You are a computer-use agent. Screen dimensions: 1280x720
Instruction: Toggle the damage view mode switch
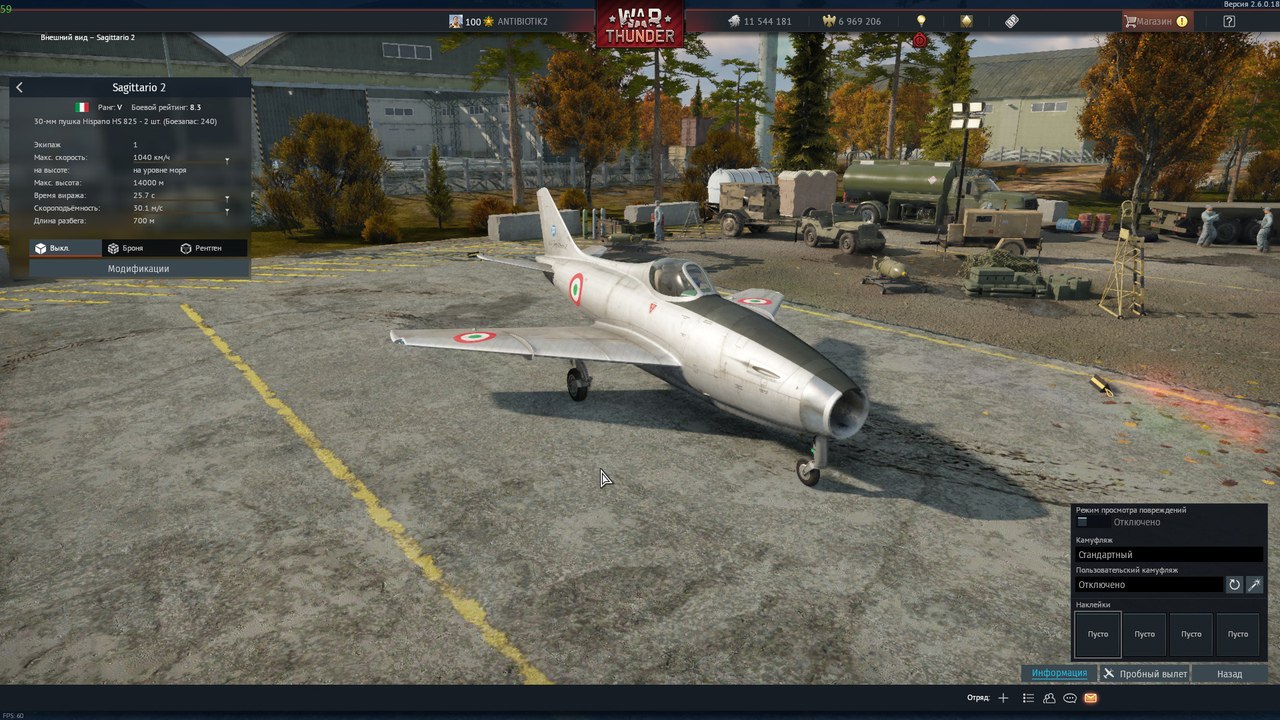click(1092, 522)
